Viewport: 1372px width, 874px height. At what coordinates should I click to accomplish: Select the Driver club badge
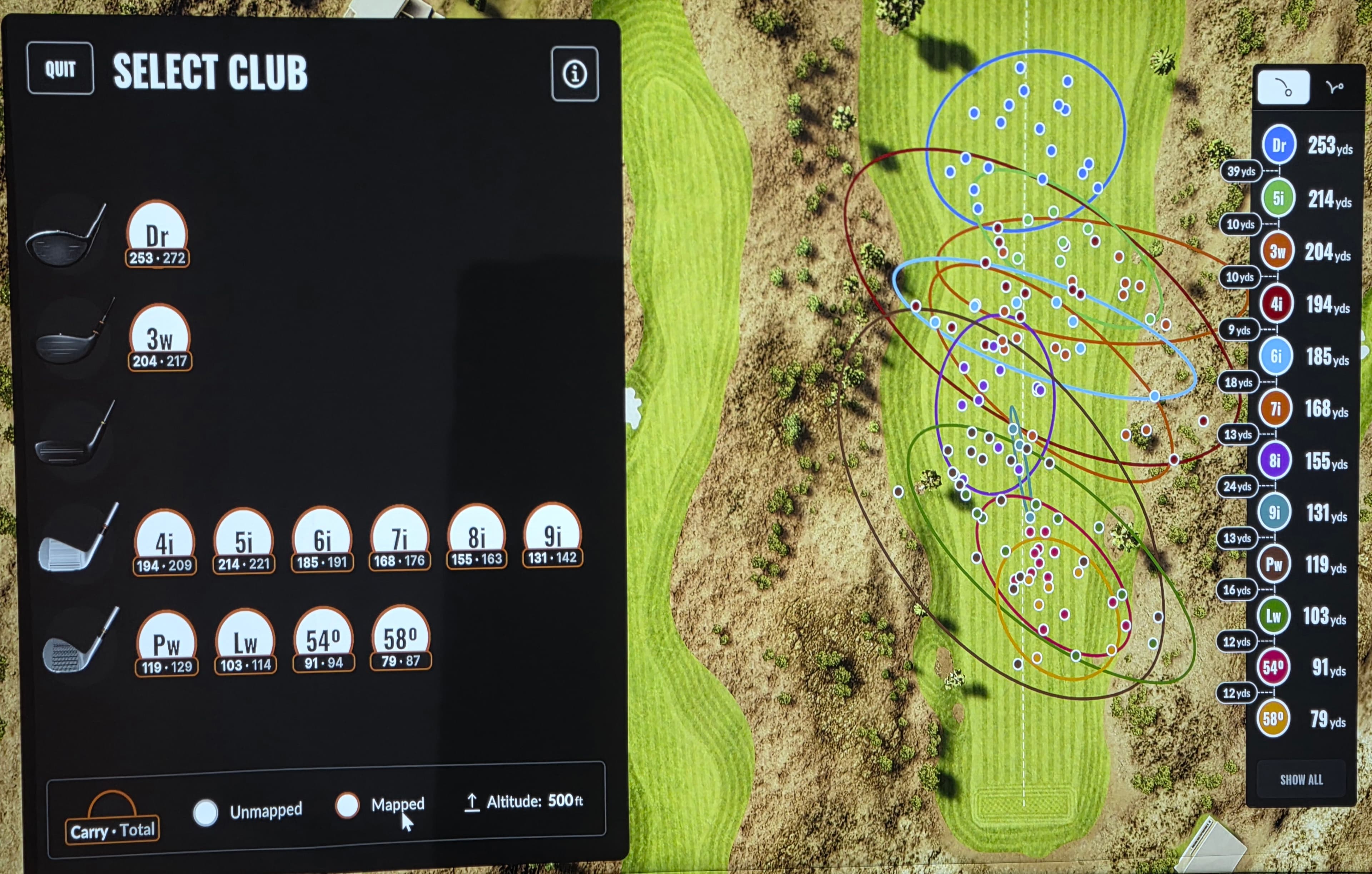pyautogui.click(x=157, y=235)
